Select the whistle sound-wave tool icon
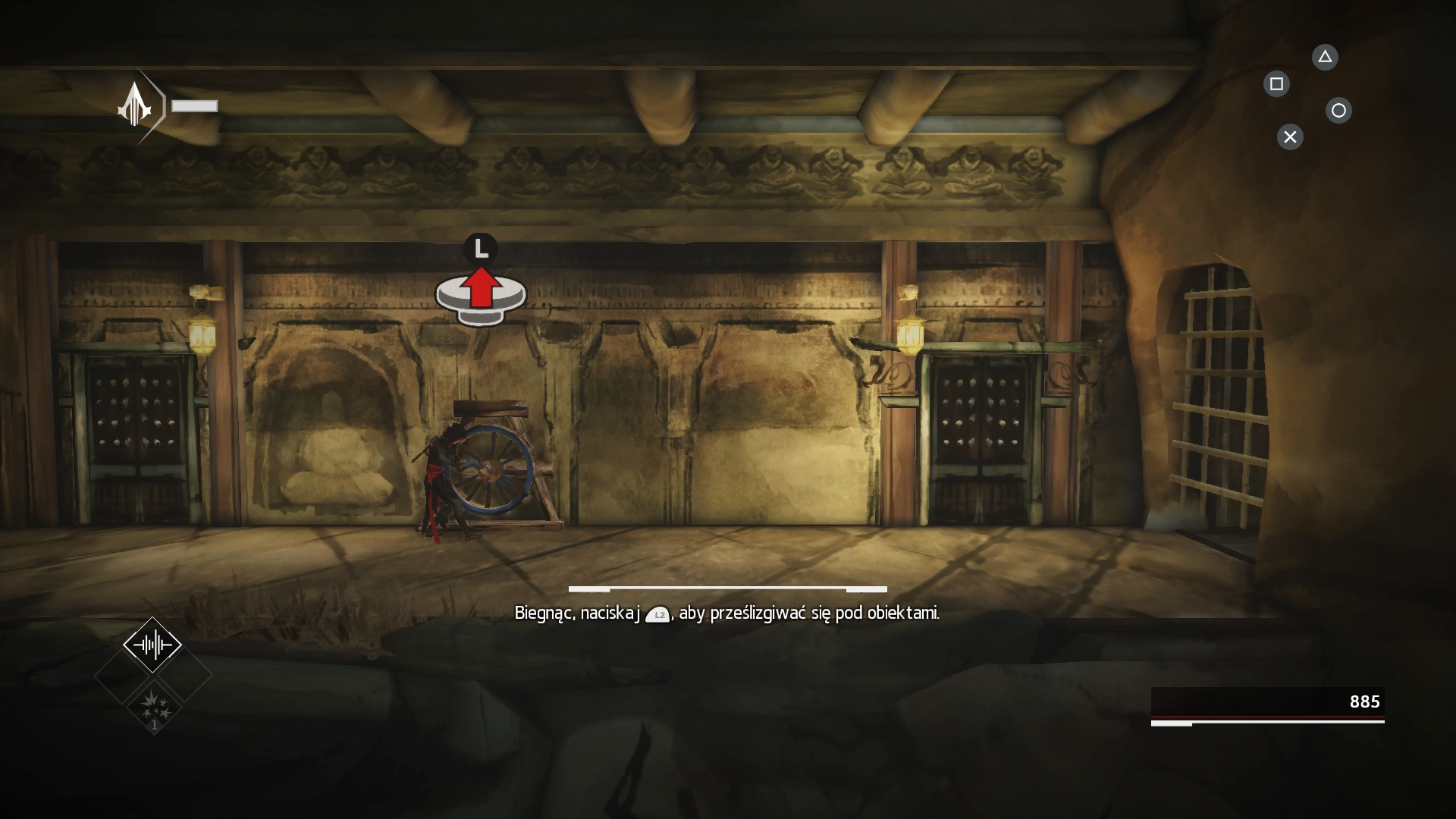The height and width of the screenshot is (819, 1456). [152, 645]
